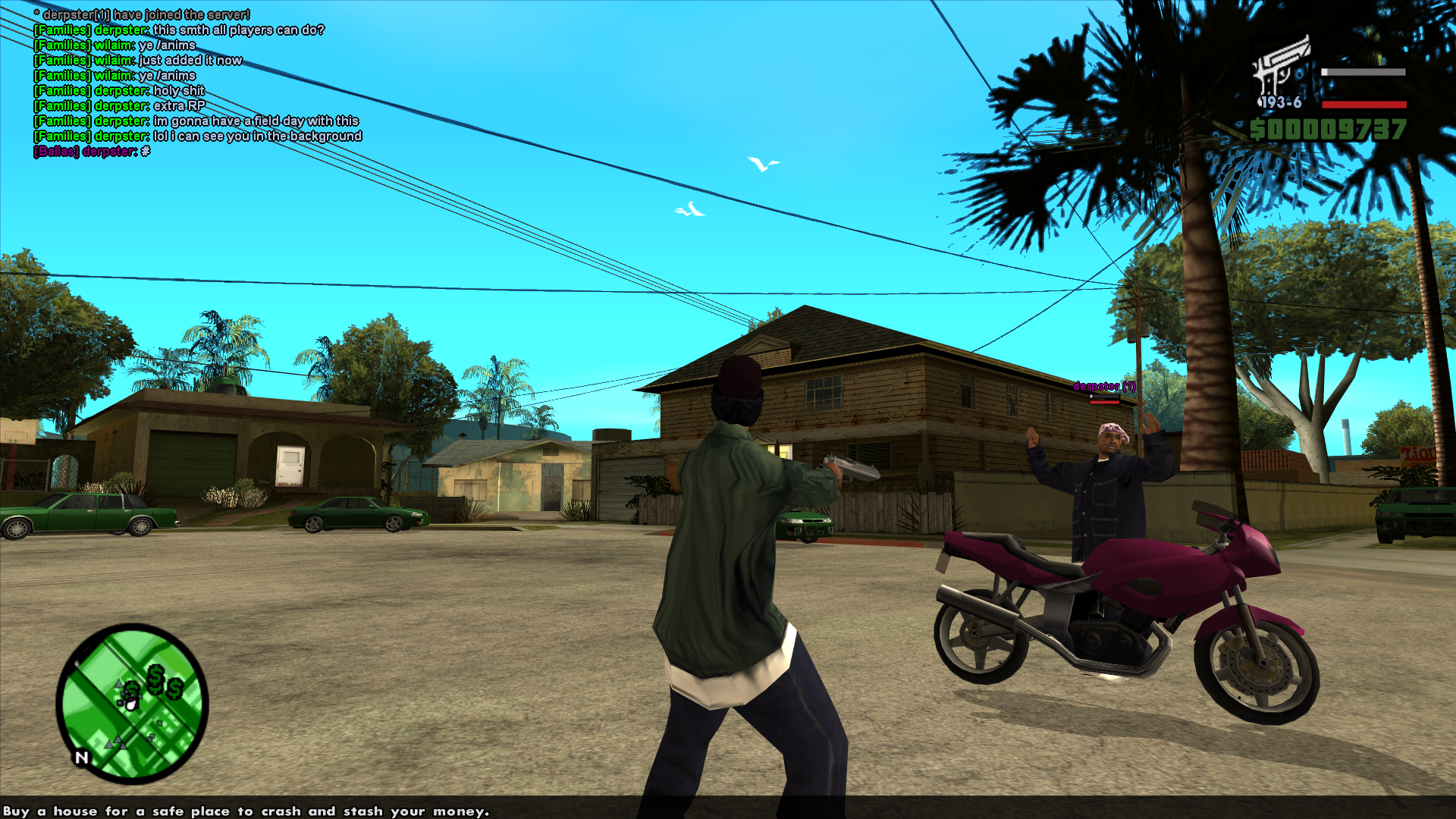Click a dollar sign blip on the minimap
Image resolution: width=1456 pixels, height=819 pixels.
click(x=155, y=678)
